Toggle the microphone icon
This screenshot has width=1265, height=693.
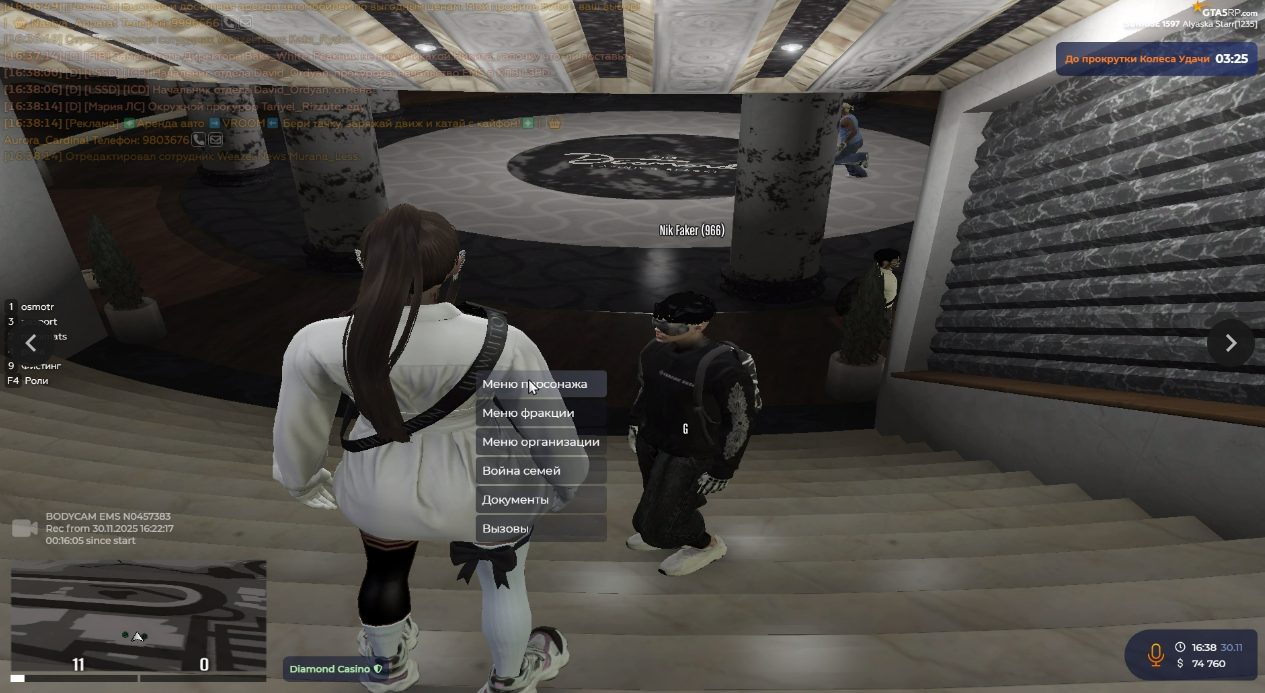[1155, 655]
